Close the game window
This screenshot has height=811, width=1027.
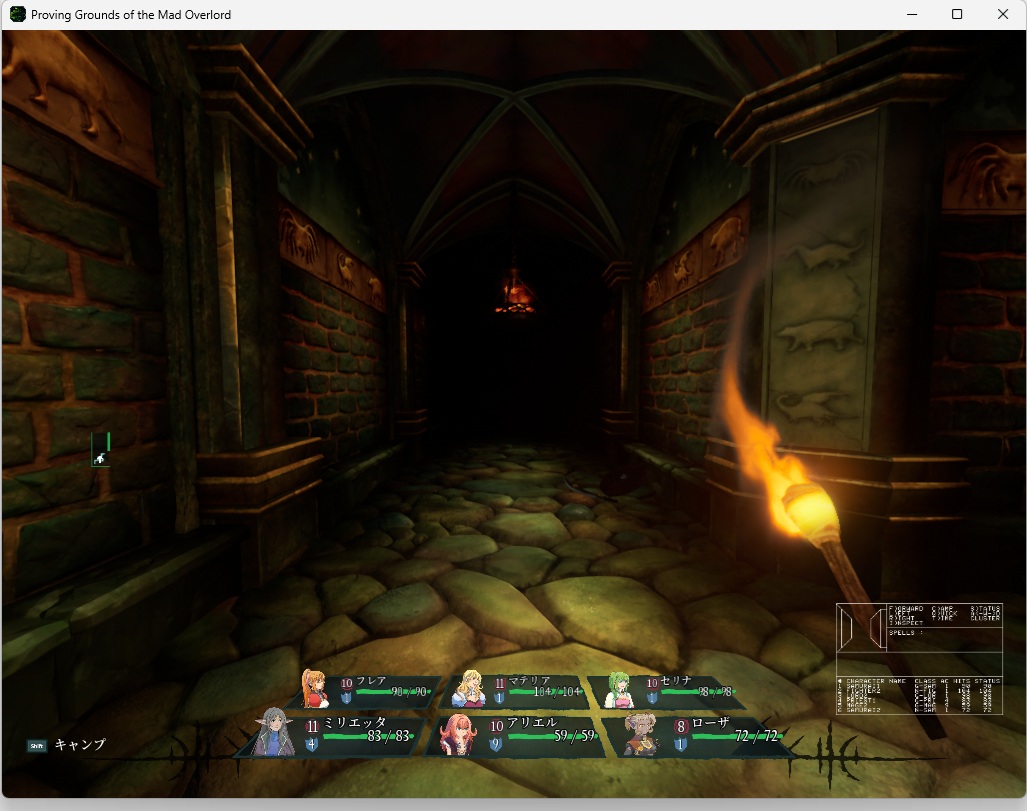[x=1003, y=14]
